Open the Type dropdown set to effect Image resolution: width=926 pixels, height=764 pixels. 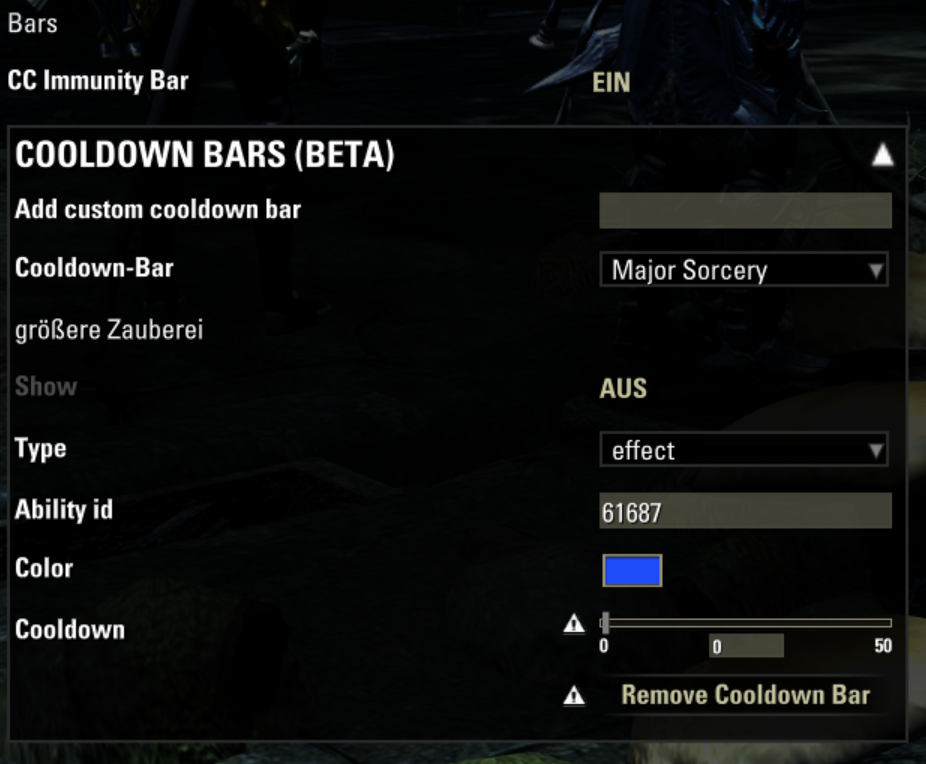pyautogui.click(x=744, y=450)
